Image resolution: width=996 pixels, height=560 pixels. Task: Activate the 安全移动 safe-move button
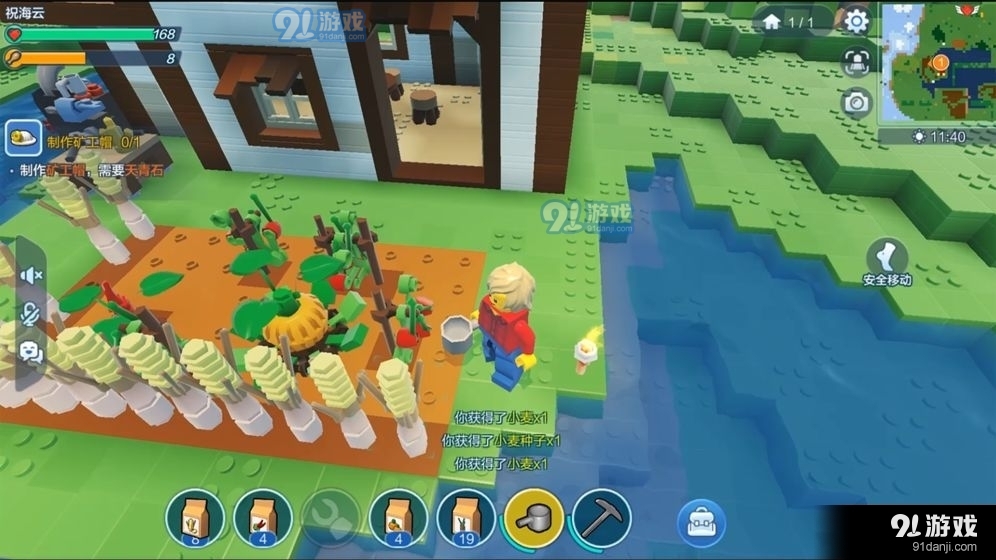click(x=887, y=262)
